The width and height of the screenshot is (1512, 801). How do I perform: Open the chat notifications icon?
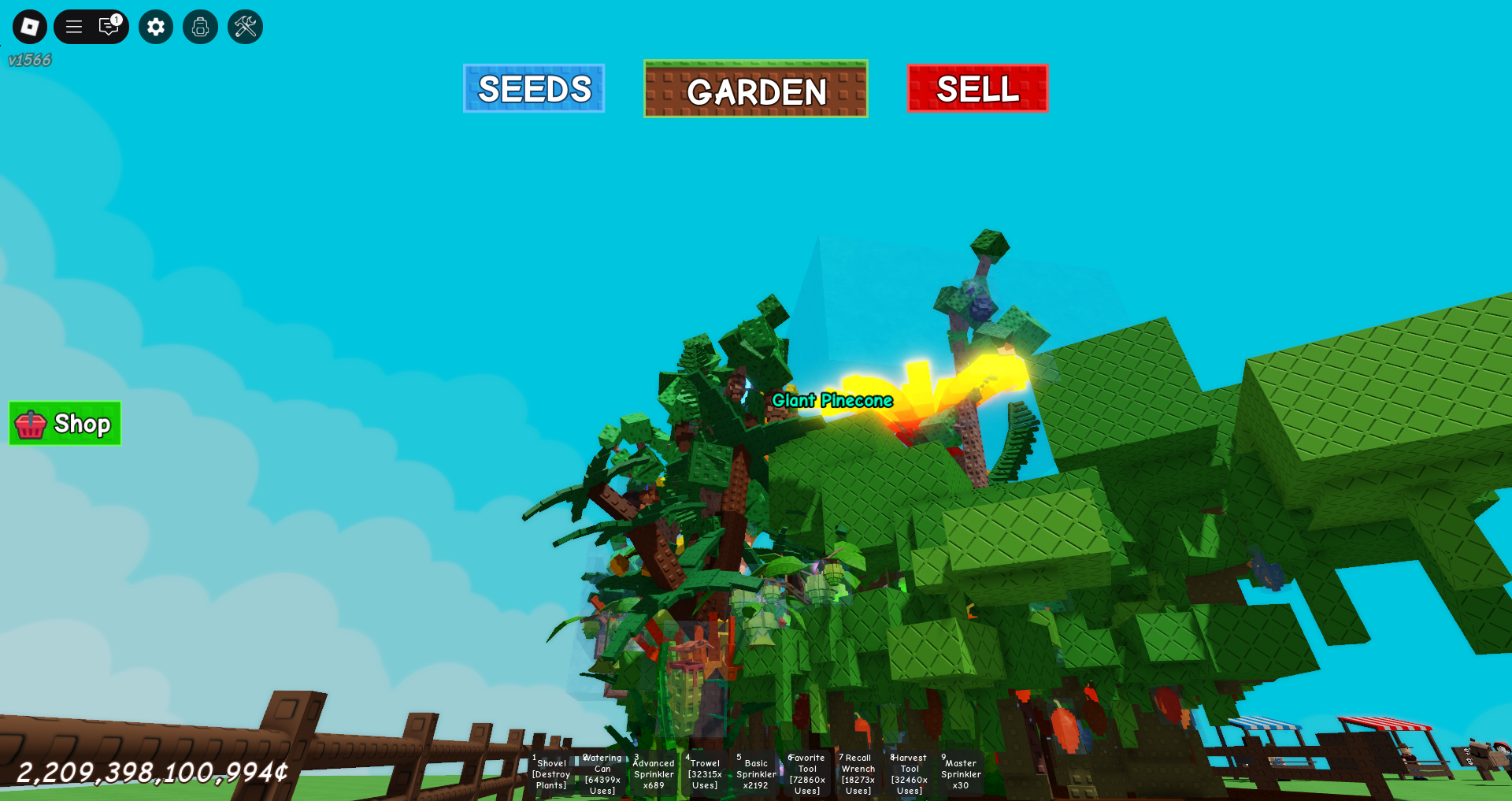tap(109, 27)
